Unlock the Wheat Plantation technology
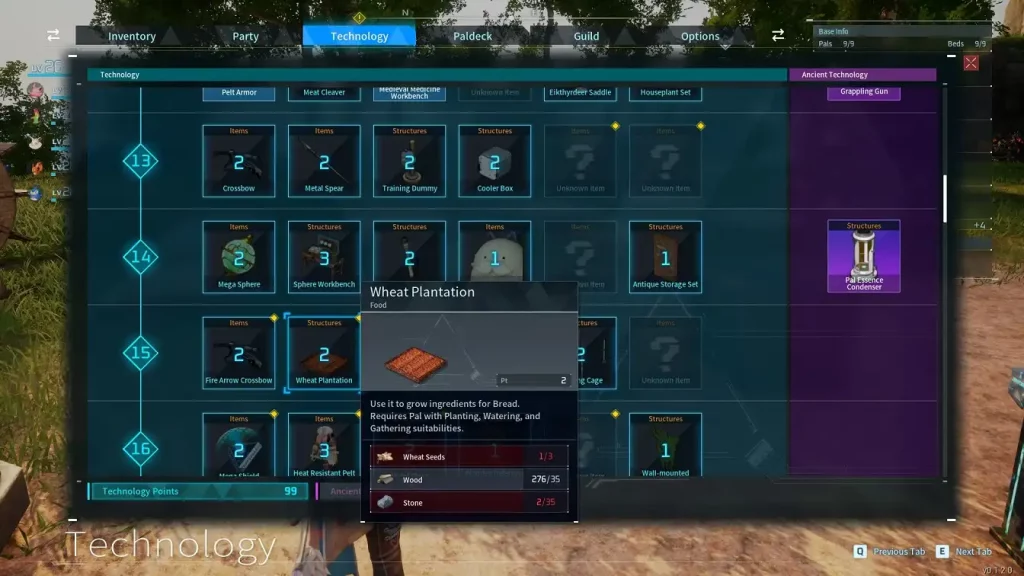 point(324,353)
